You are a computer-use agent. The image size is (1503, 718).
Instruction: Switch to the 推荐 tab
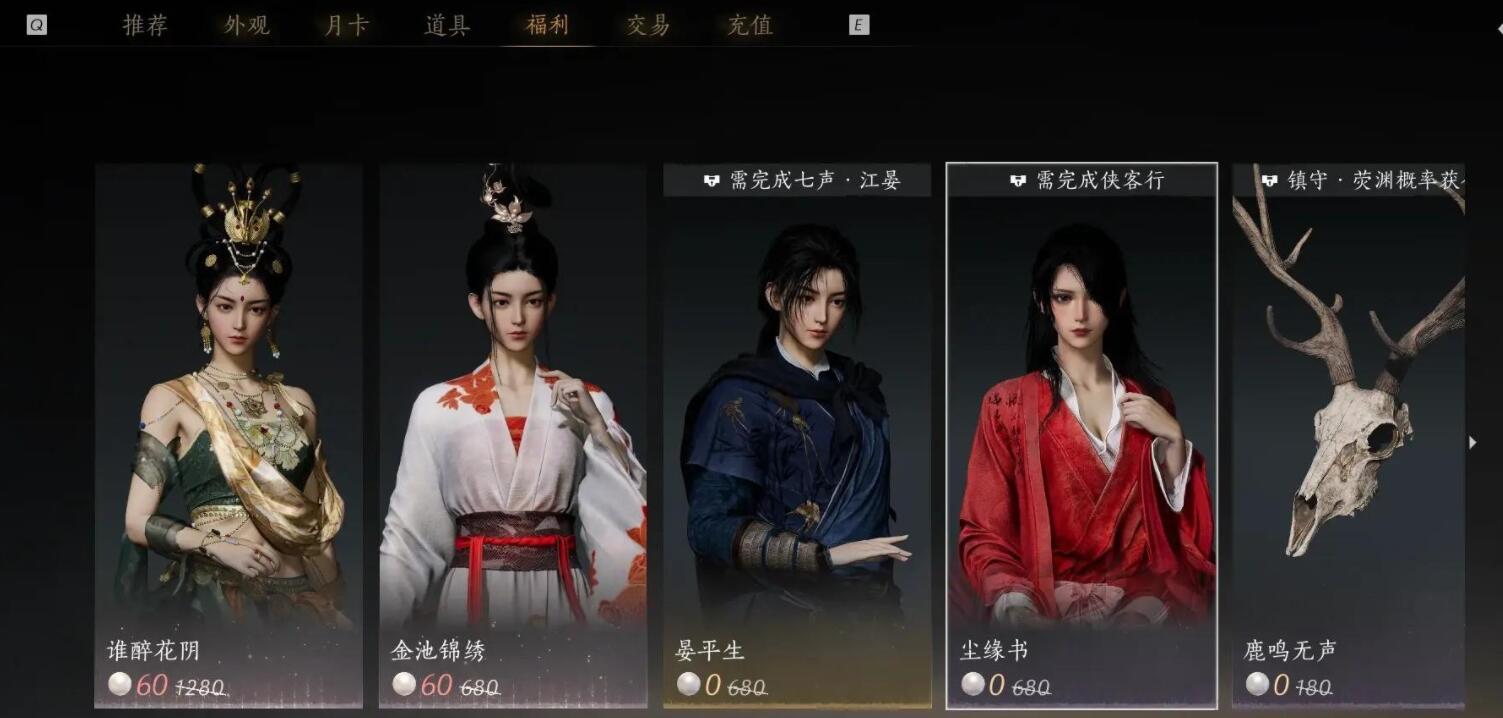[x=145, y=25]
